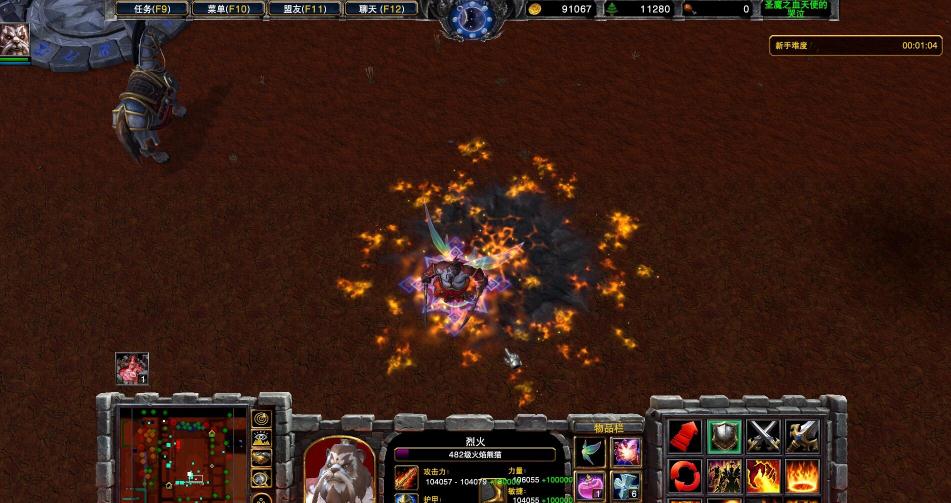Click the red boot Move command
Image resolution: width=951 pixels, height=503 pixels.
pos(684,435)
